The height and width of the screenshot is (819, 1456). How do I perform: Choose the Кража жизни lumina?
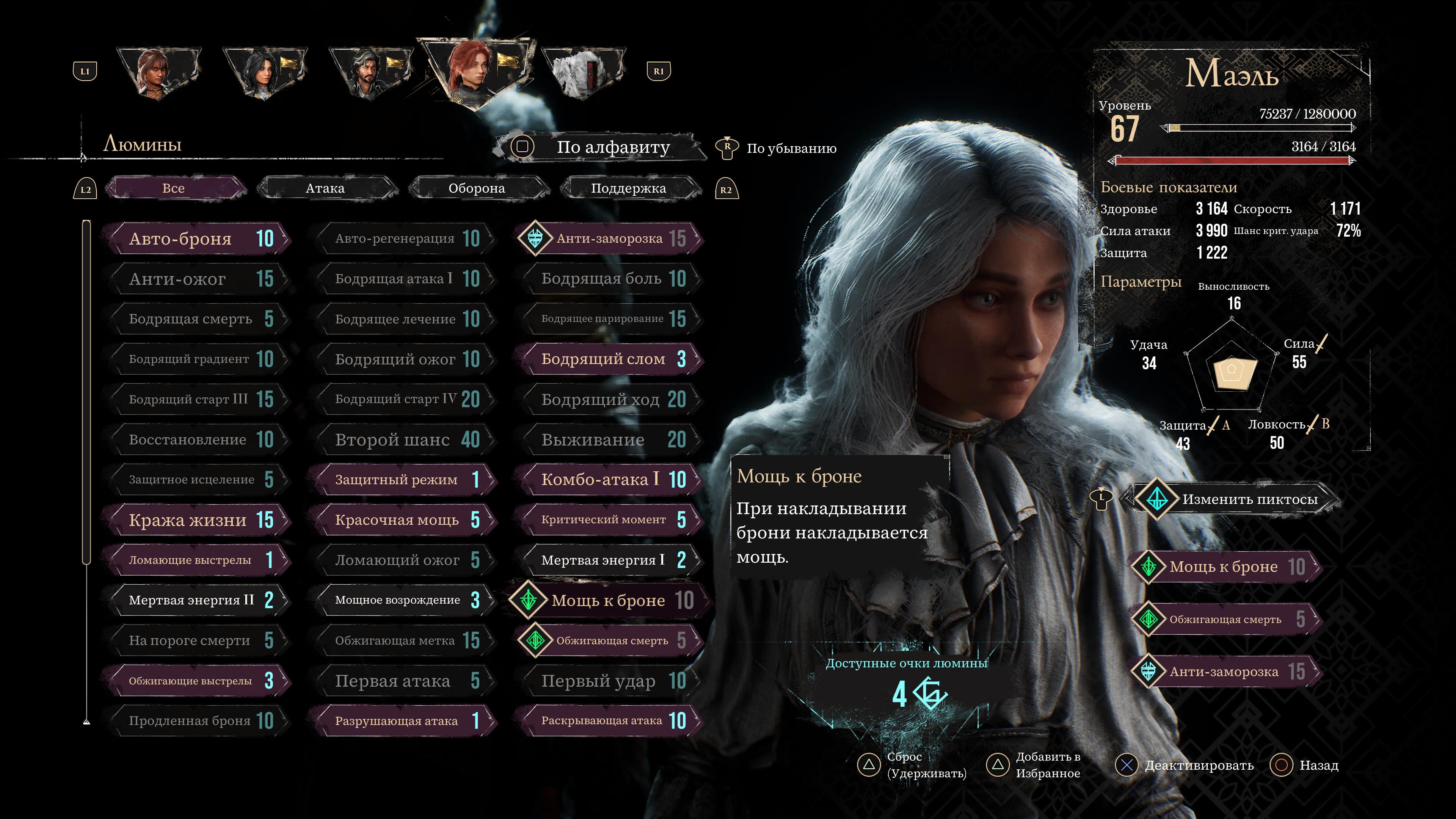[x=198, y=520]
